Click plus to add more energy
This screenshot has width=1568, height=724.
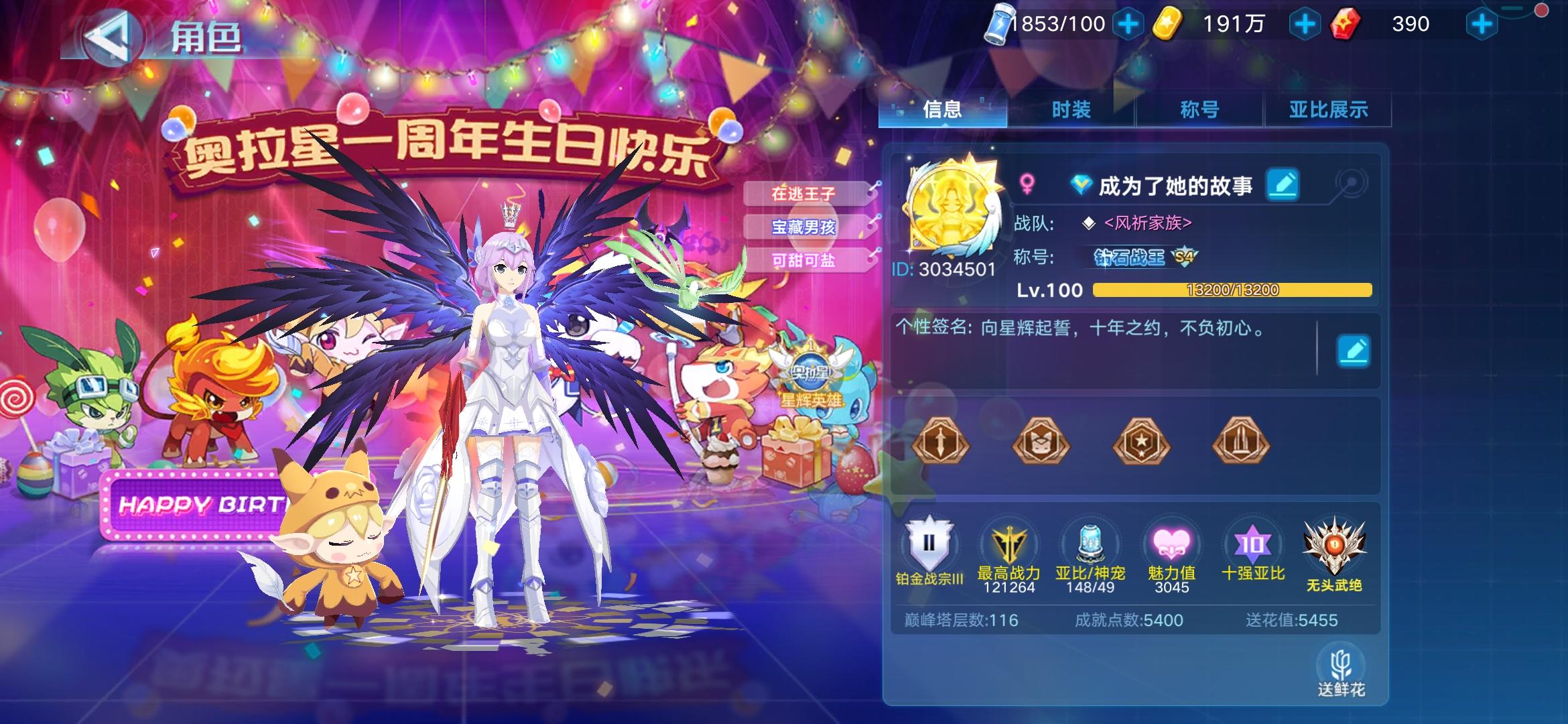click(1128, 22)
